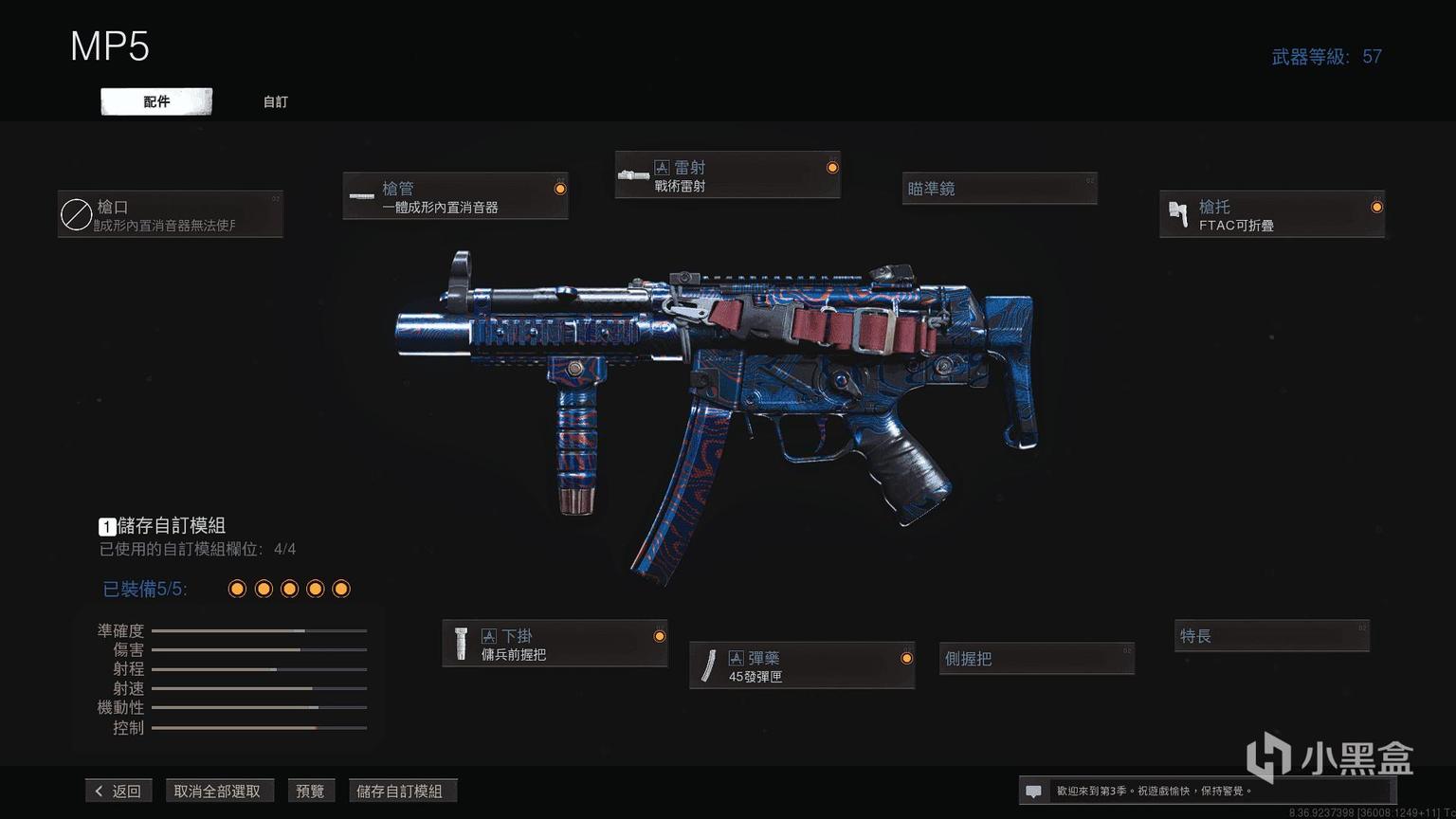Open the chat message box
Viewport: 1456px width, 819px height.
[1034, 791]
